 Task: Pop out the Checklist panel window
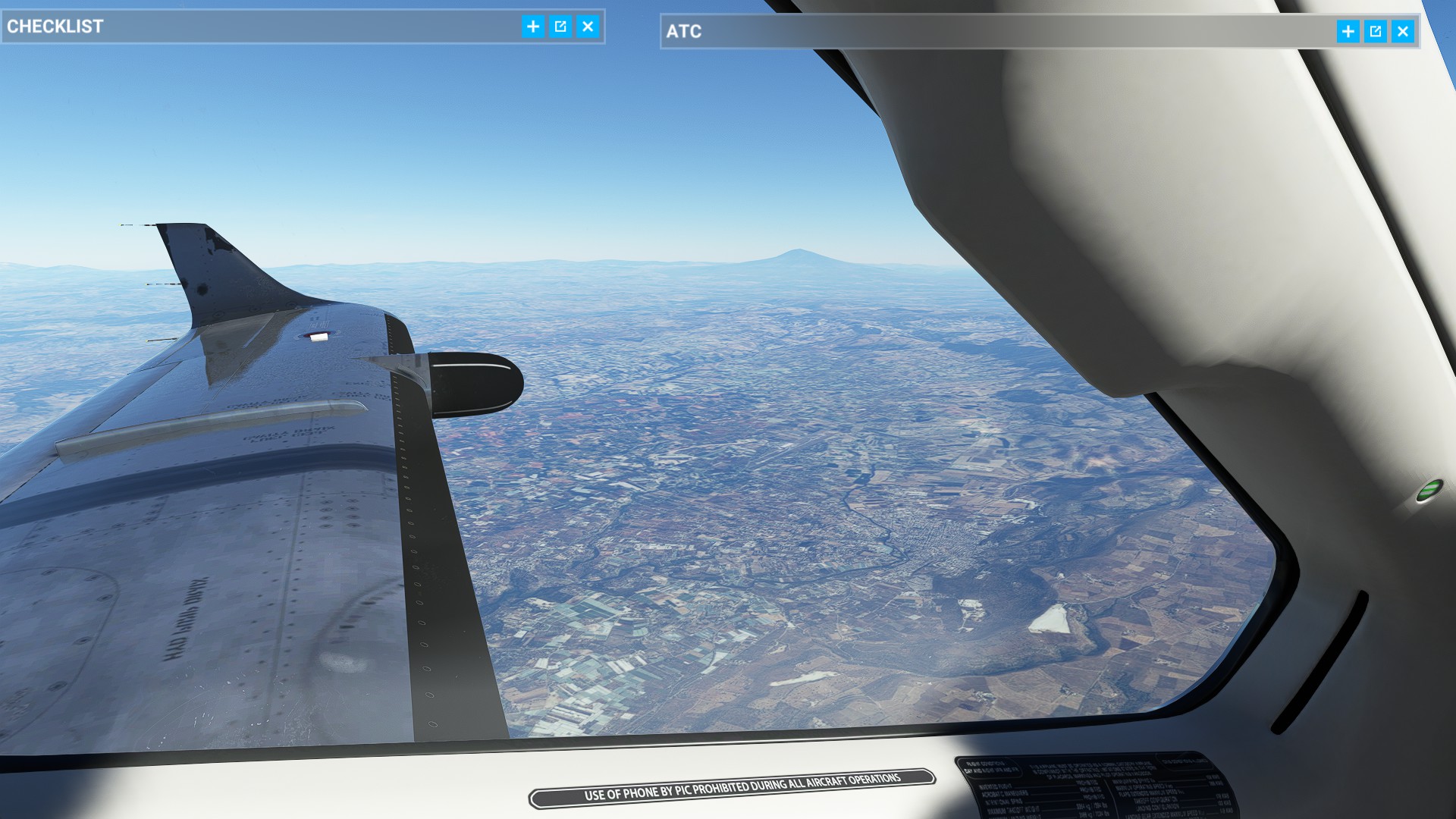(x=560, y=27)
